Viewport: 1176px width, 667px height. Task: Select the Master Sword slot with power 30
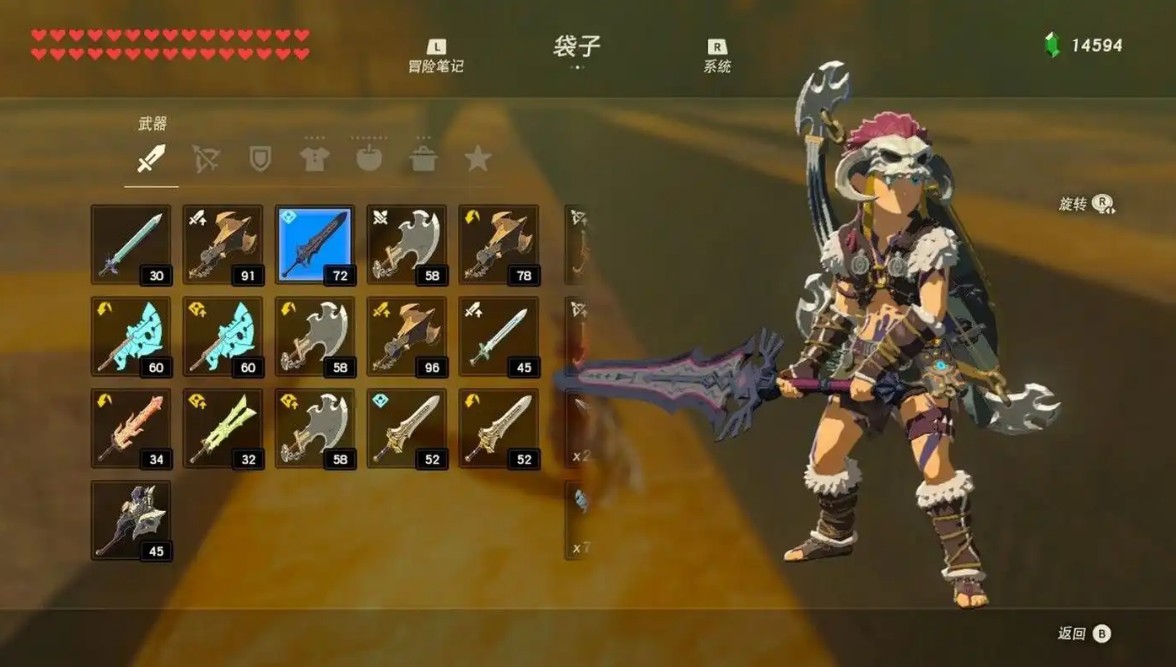(x=131, y=245)
